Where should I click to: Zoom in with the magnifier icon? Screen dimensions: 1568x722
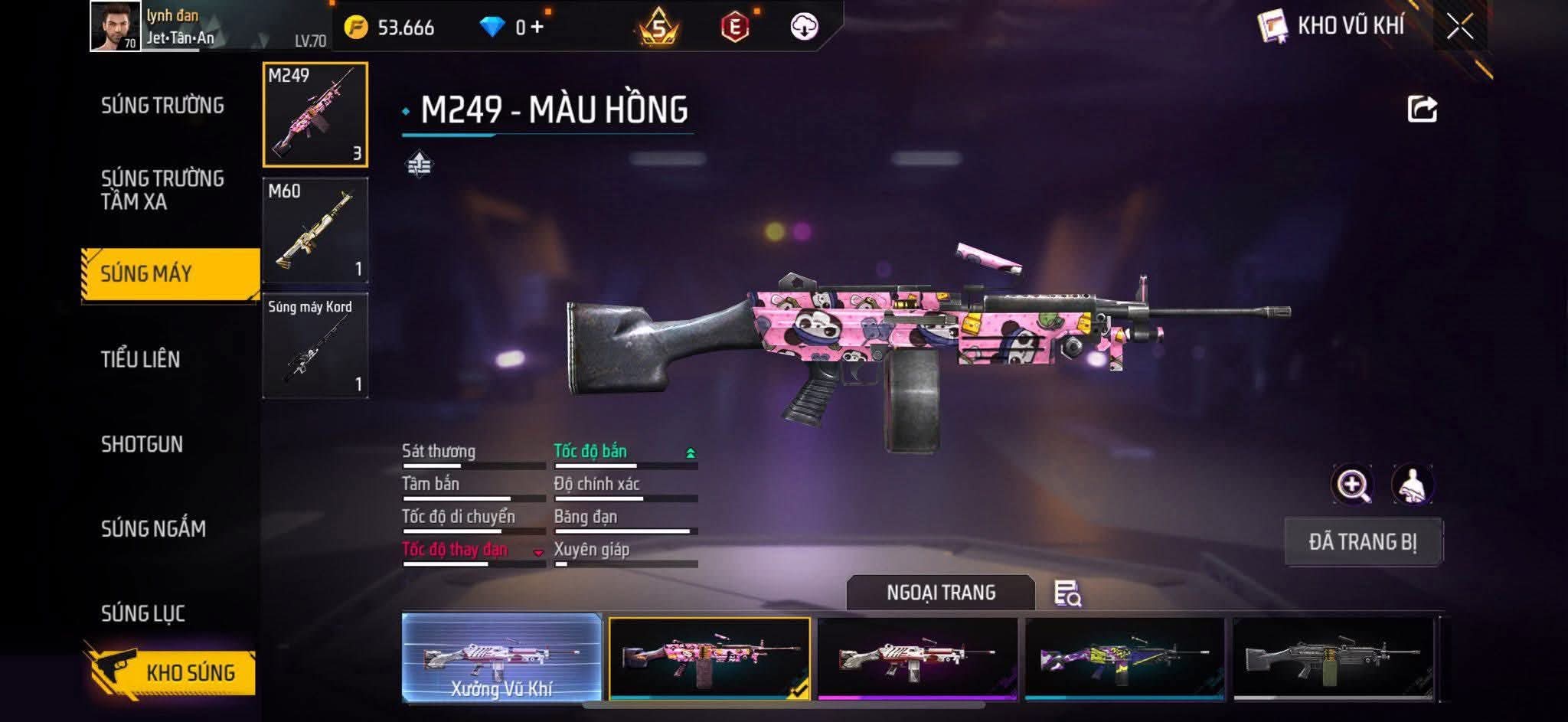(1352, 485)
